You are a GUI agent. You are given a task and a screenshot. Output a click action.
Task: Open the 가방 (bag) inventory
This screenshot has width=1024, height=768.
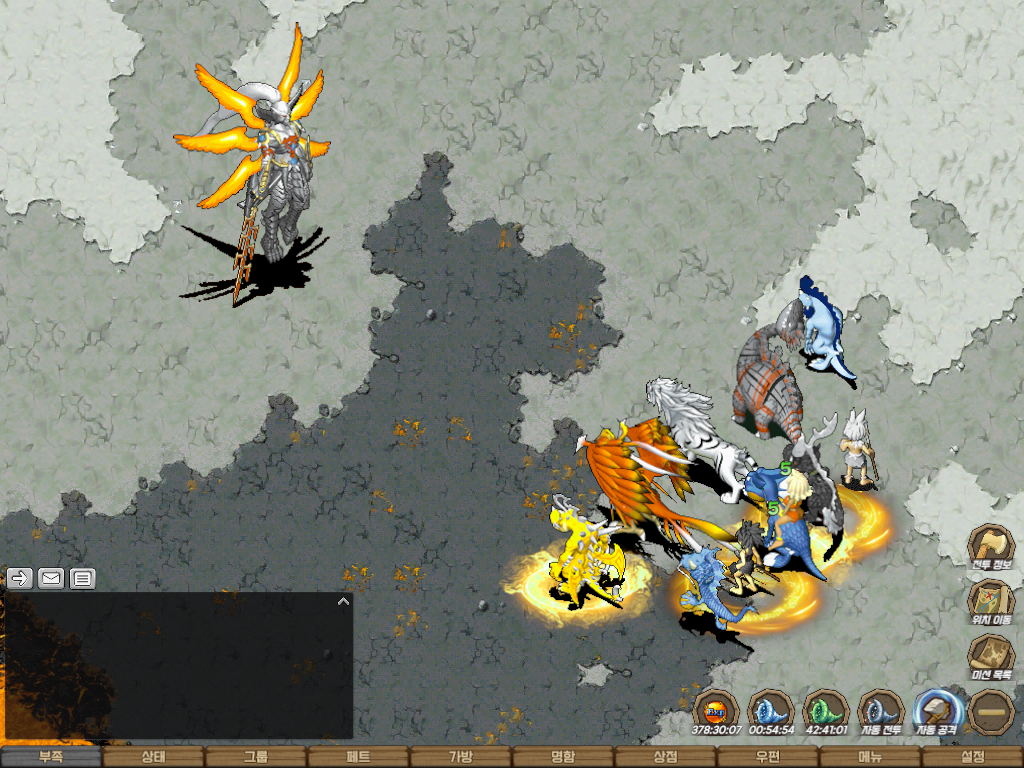[x=461, y=757]
